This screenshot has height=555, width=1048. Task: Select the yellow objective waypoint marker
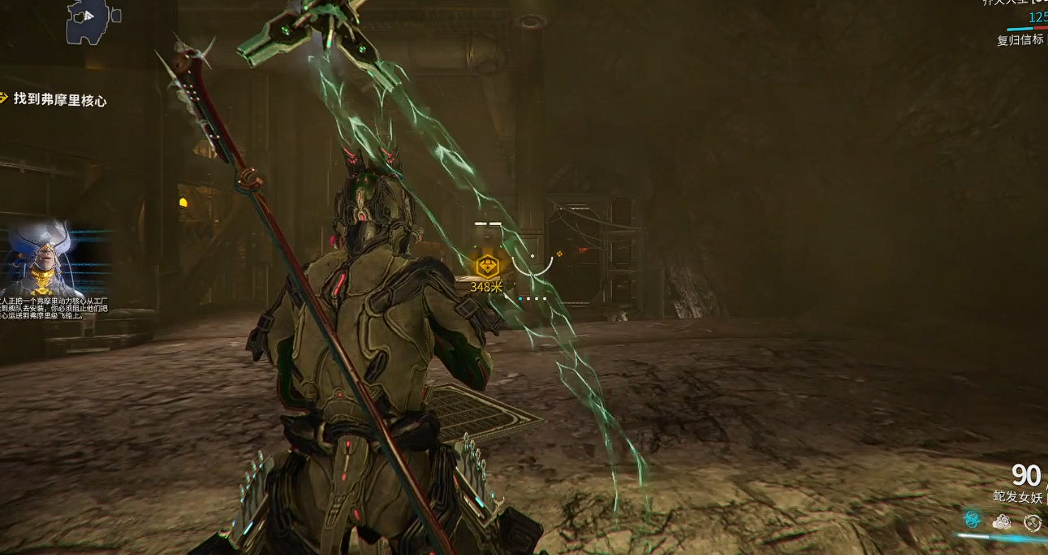click(487, 266)
